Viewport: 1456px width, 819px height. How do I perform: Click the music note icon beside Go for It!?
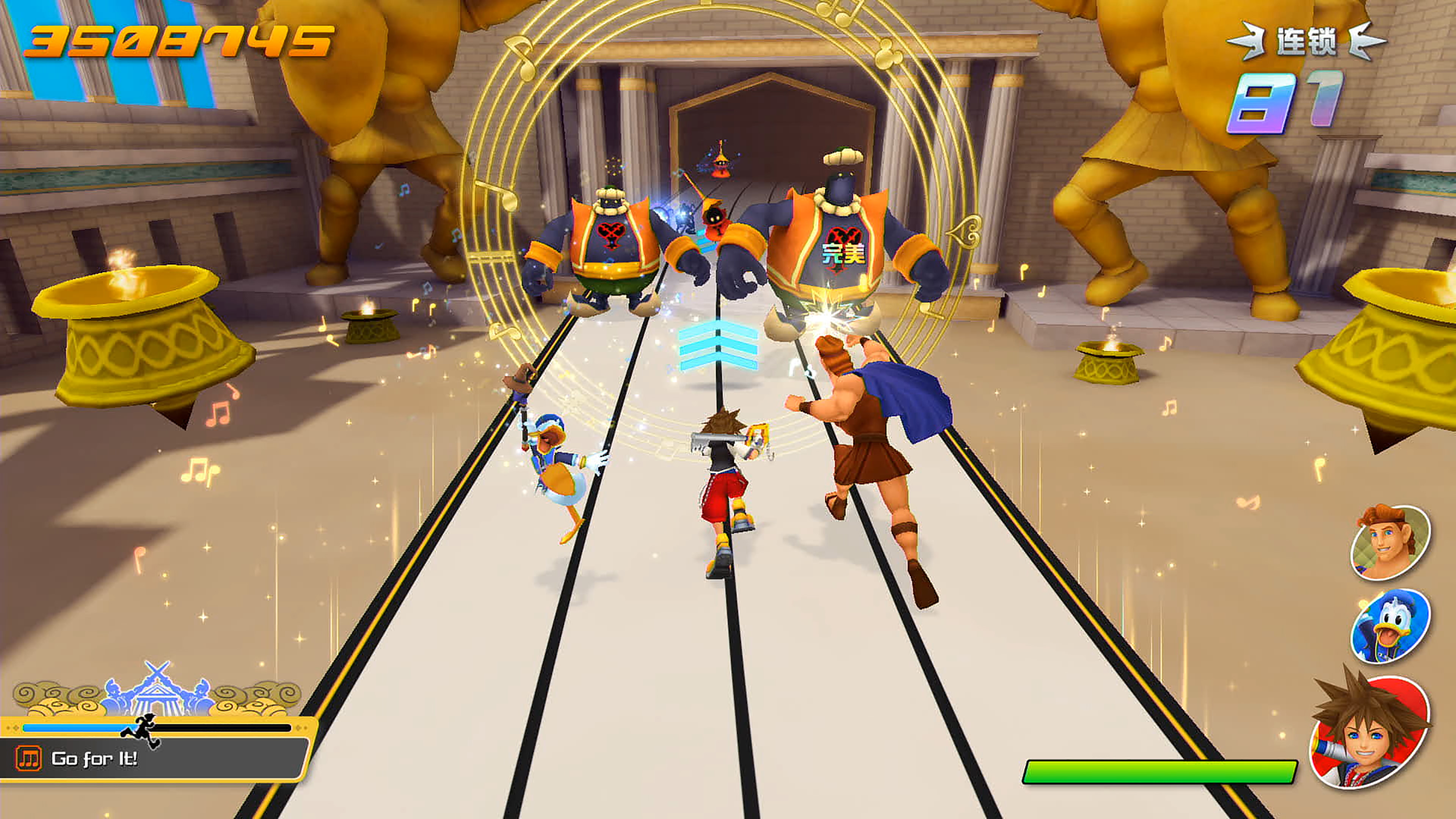[x=28, y=758]
